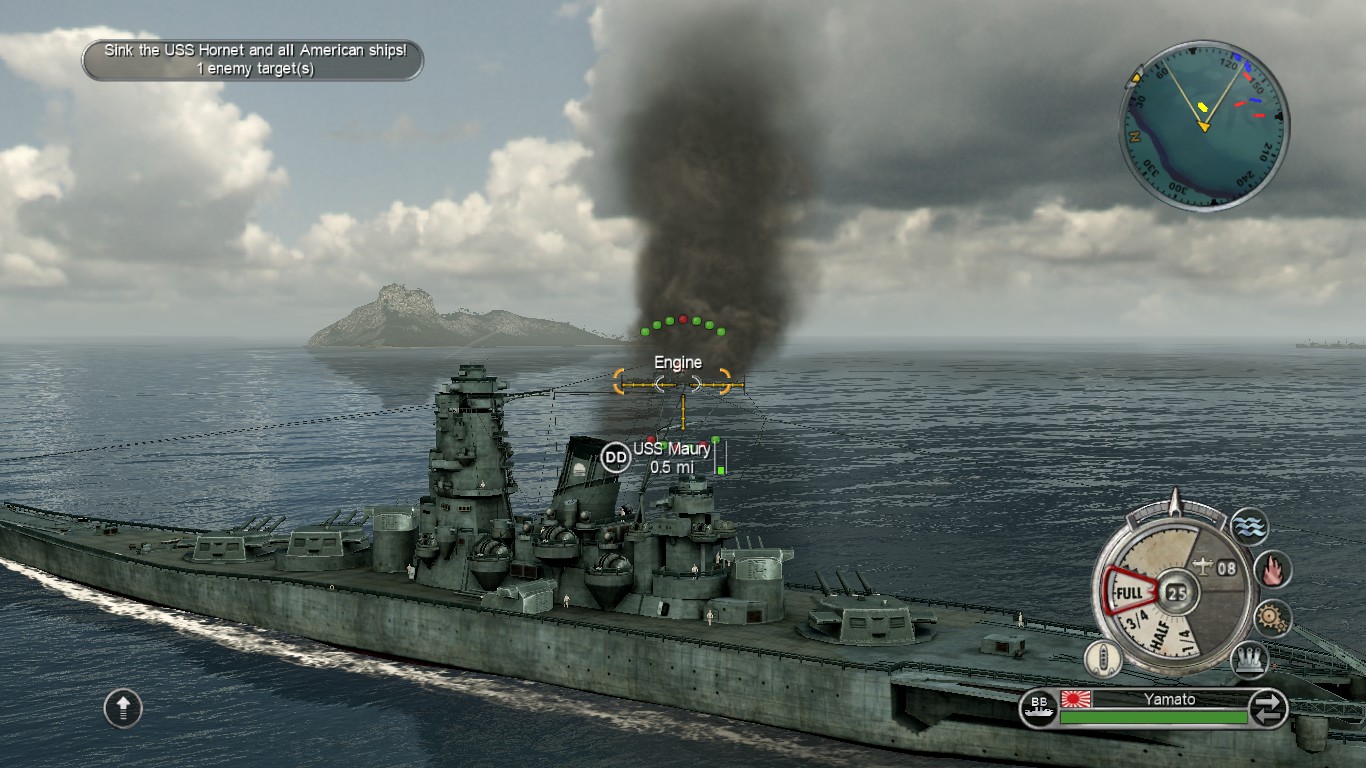Click the aircraft counter showing 08

point(1225,566)
